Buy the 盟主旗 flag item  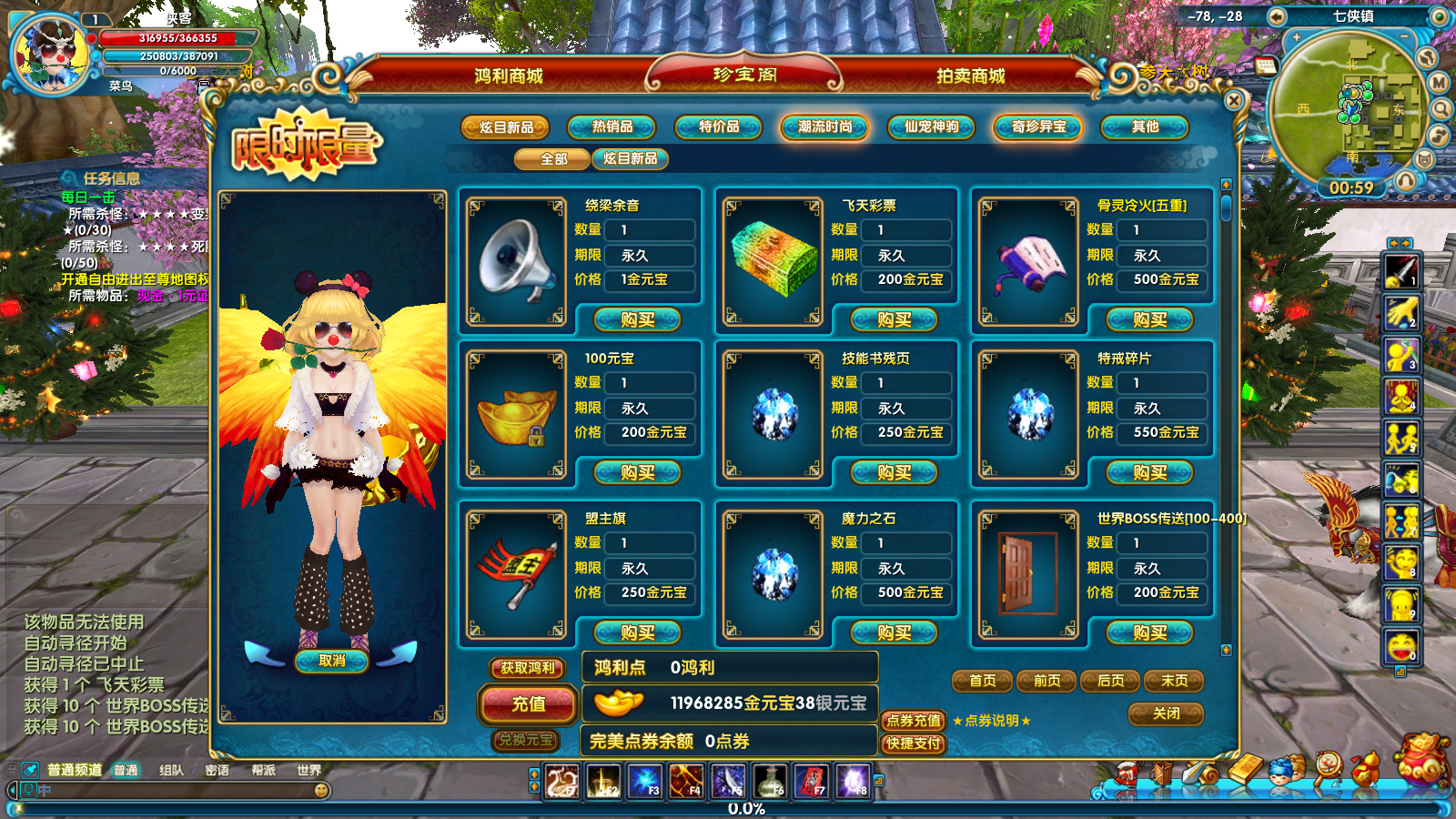[637, 632]
